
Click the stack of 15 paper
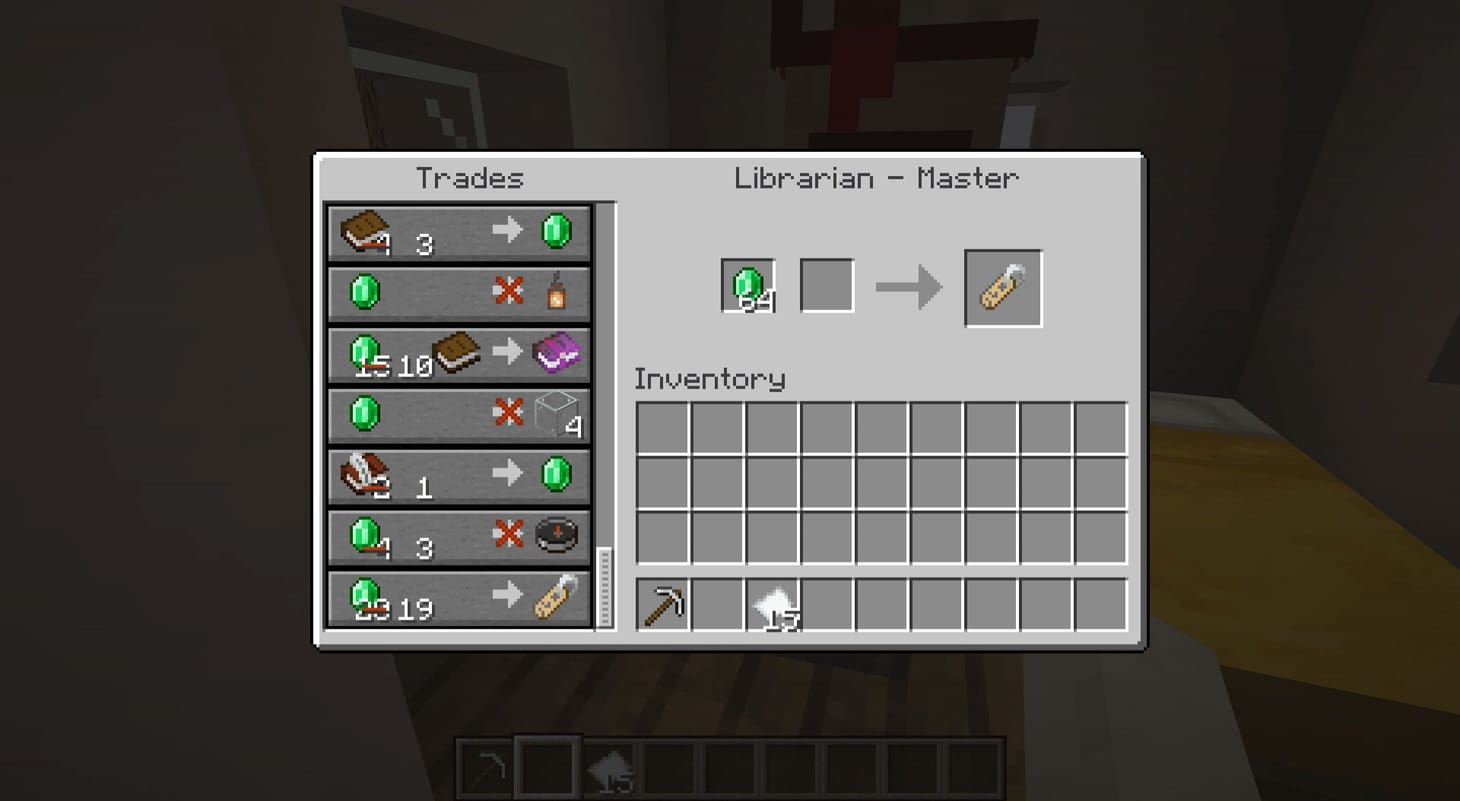(775, 601)
